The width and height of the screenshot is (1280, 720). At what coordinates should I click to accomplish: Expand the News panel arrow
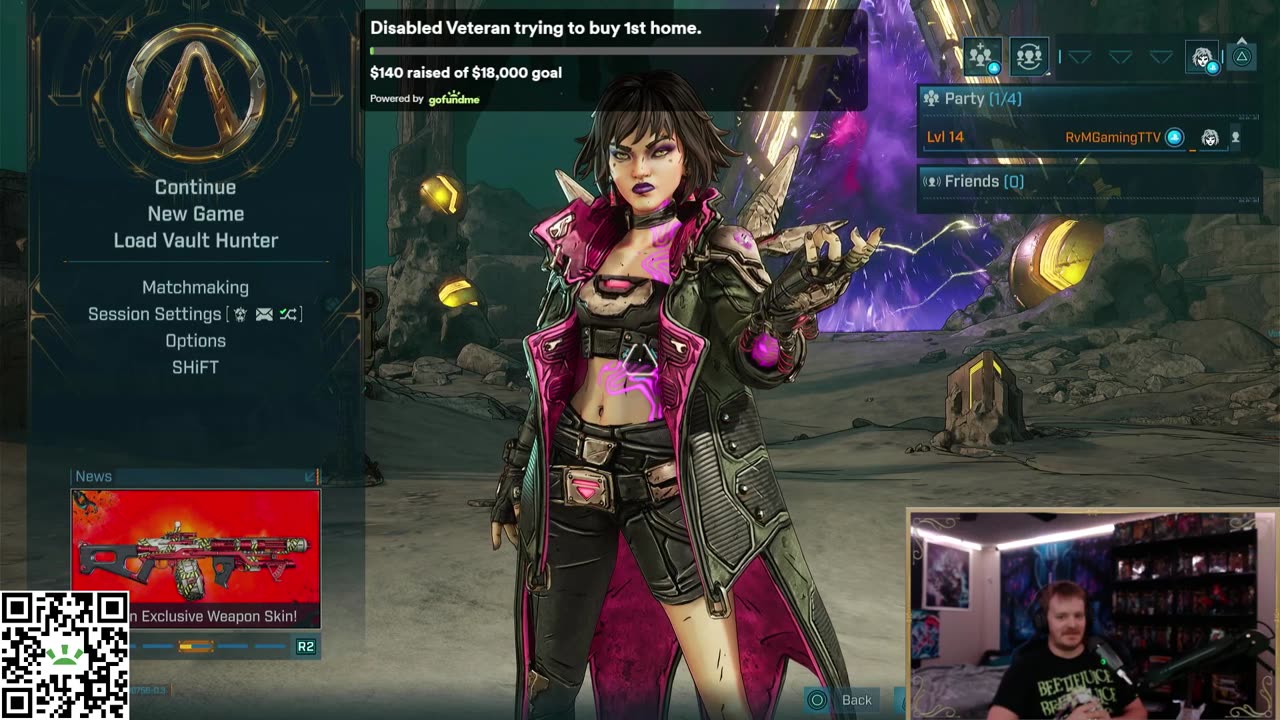(x=310, y=477)
